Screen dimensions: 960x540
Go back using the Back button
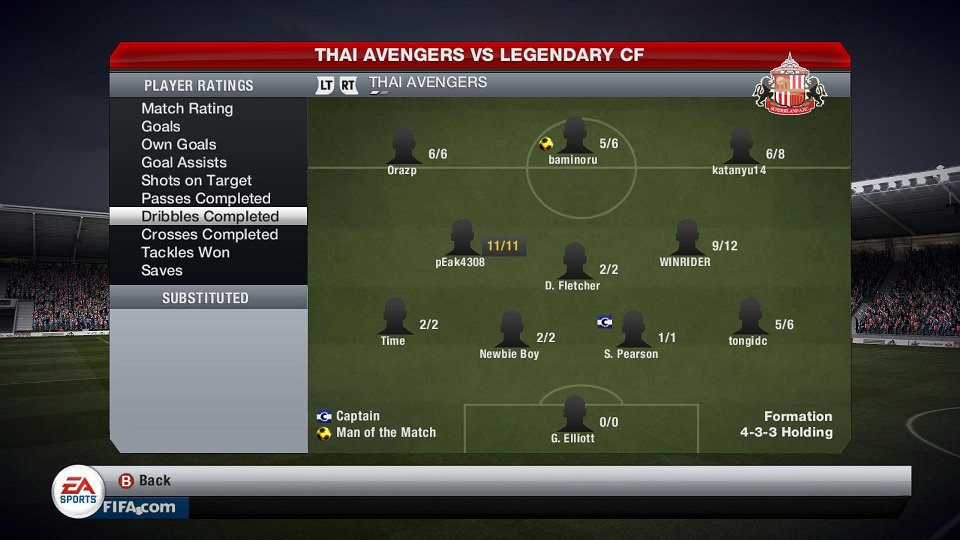(x=145, y=481)
